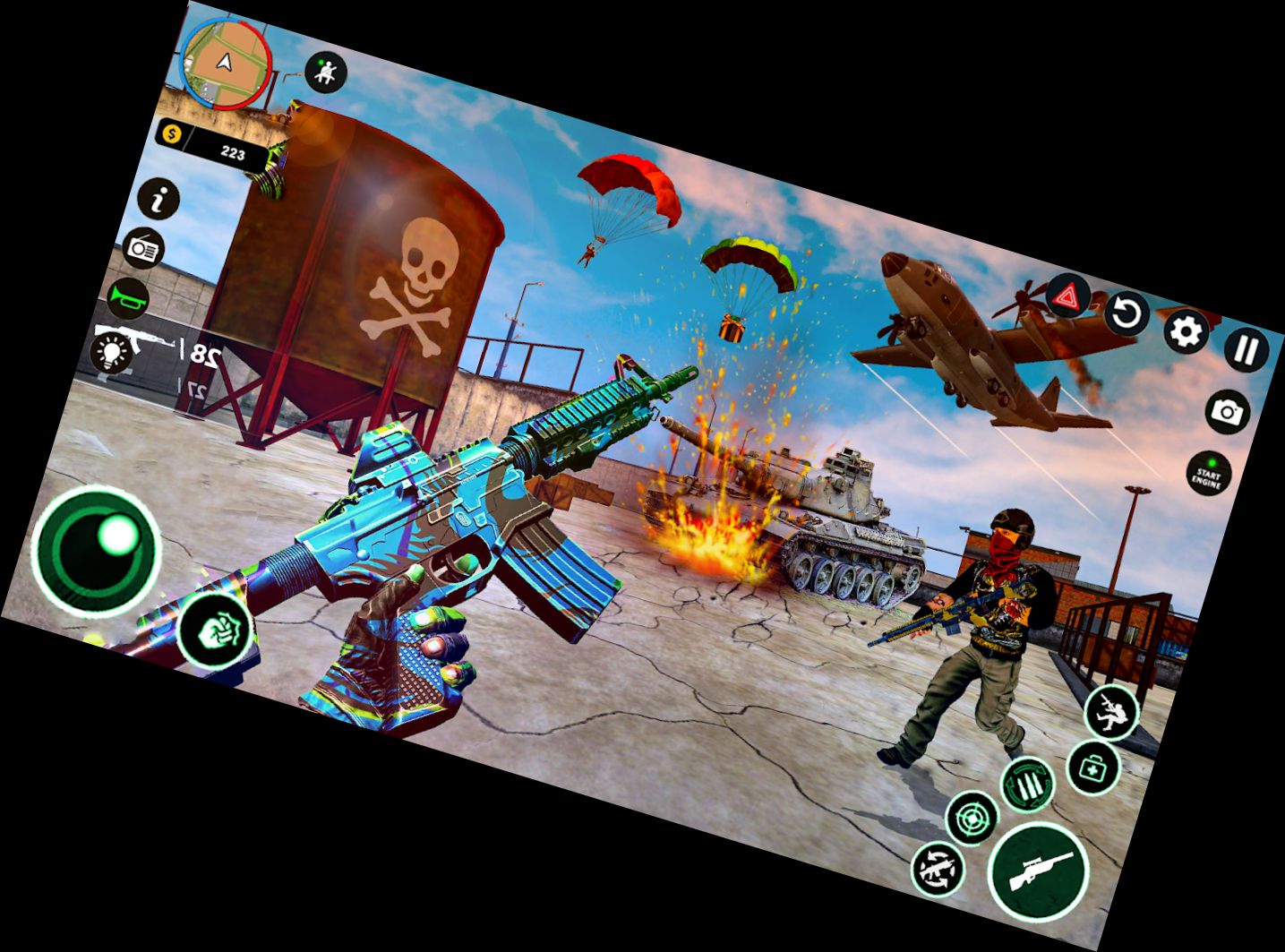
Task: Tap the sprint runner icon at top
Action: click(x=325, y=72)
